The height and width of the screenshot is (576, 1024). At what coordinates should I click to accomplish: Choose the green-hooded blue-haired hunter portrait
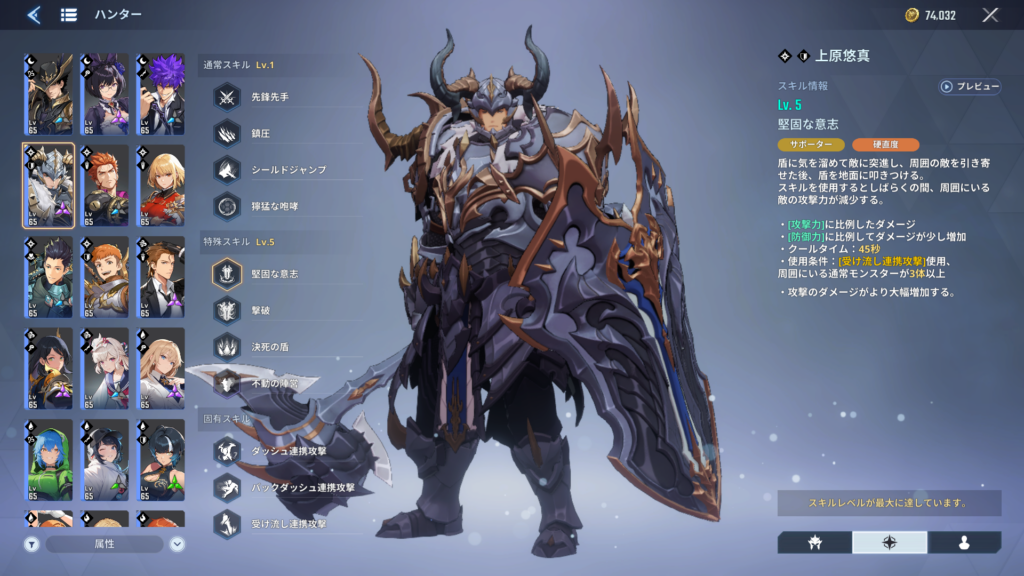tap(49, 460)
